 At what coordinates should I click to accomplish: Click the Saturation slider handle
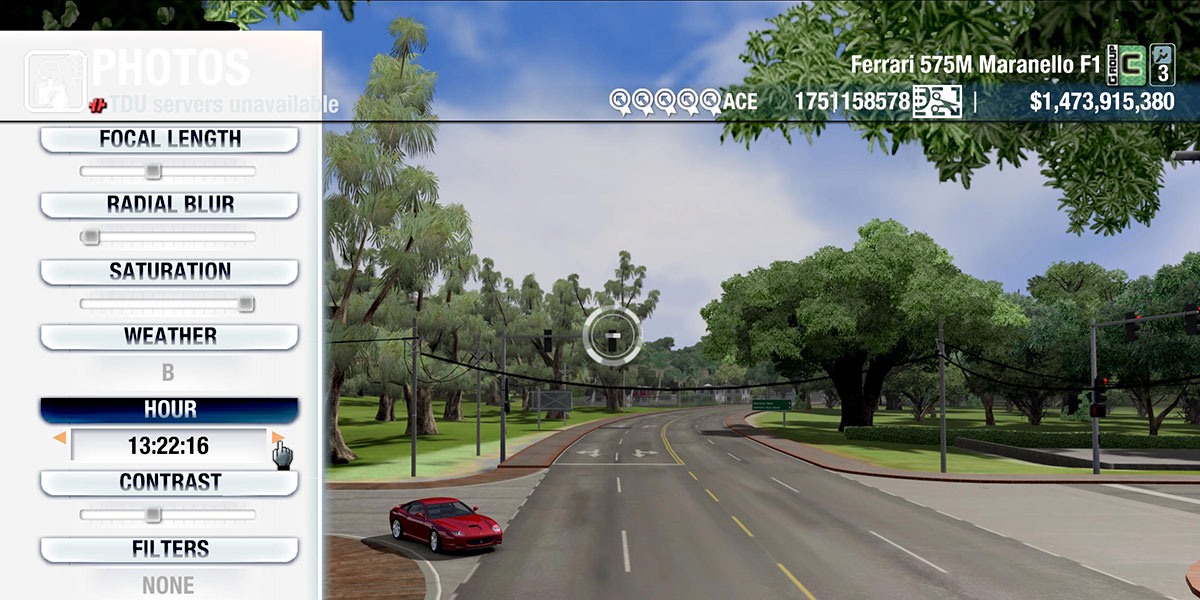point(245,304)
